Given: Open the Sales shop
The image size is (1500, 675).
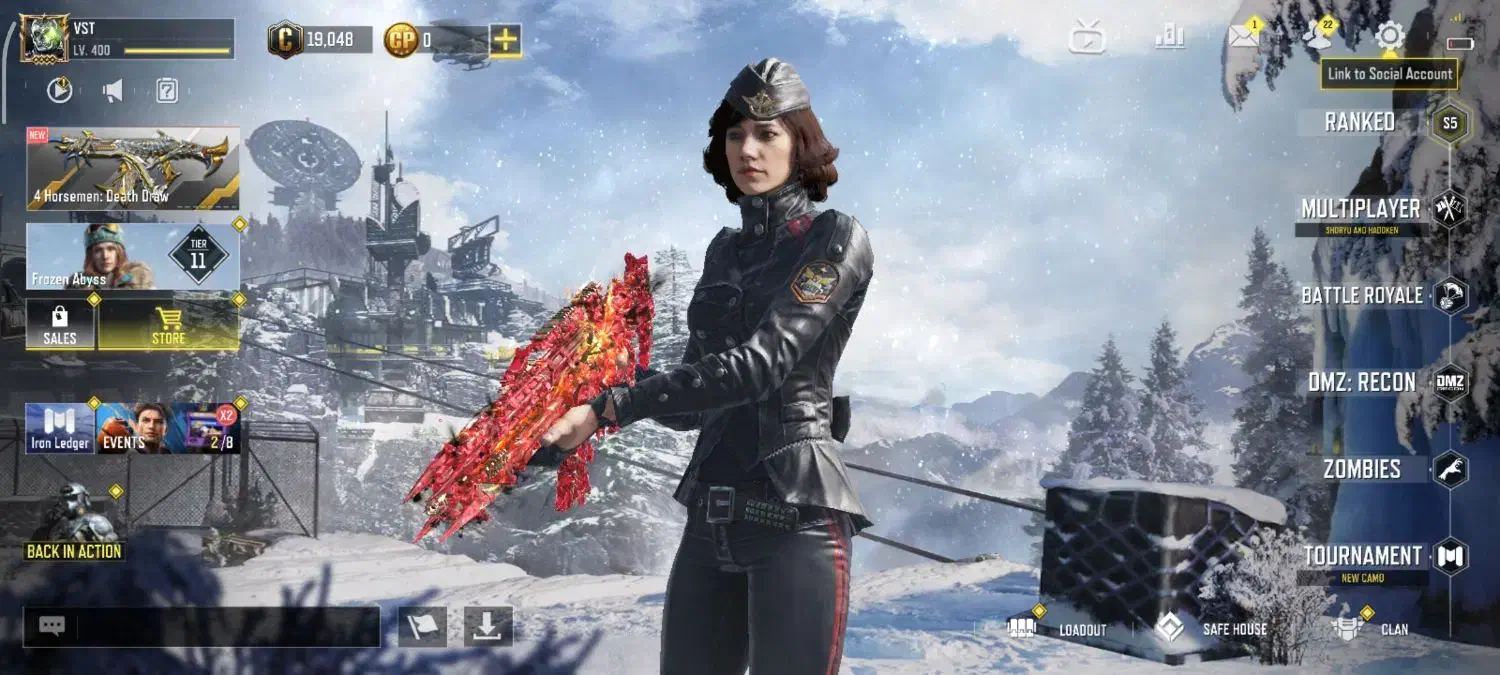Looking at the screenshot, I should [60, 325].
